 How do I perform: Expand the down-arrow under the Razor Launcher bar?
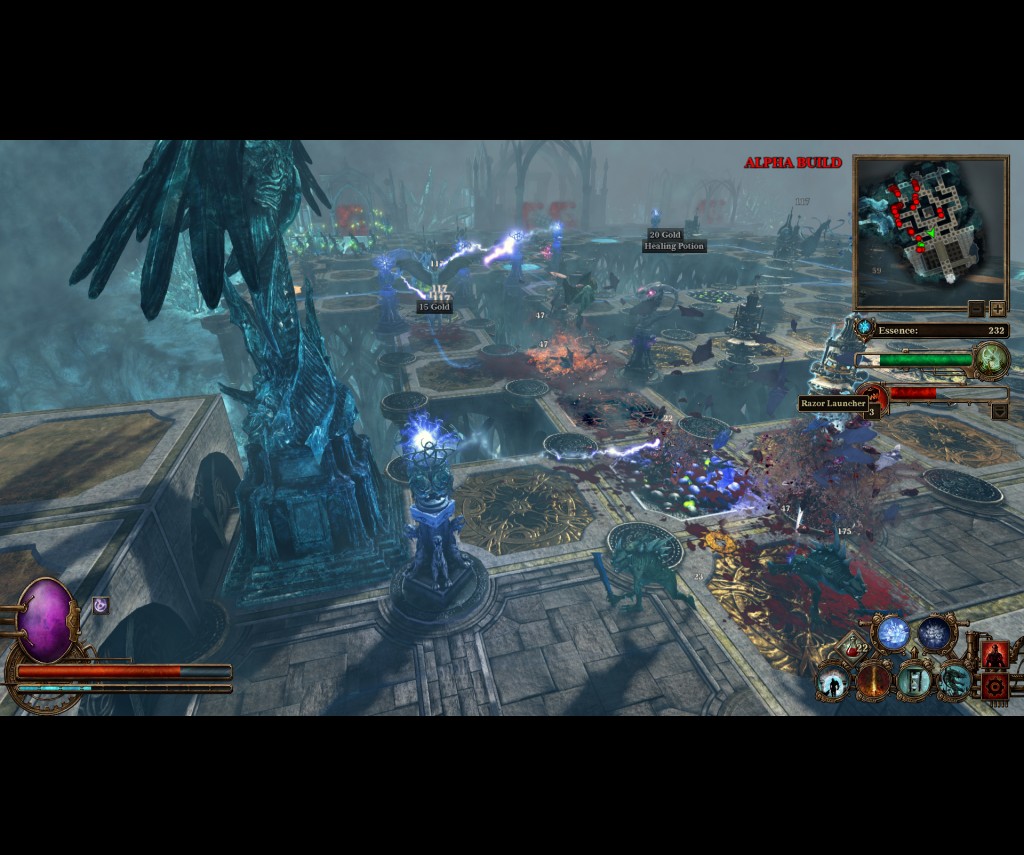tap(999, 411)
